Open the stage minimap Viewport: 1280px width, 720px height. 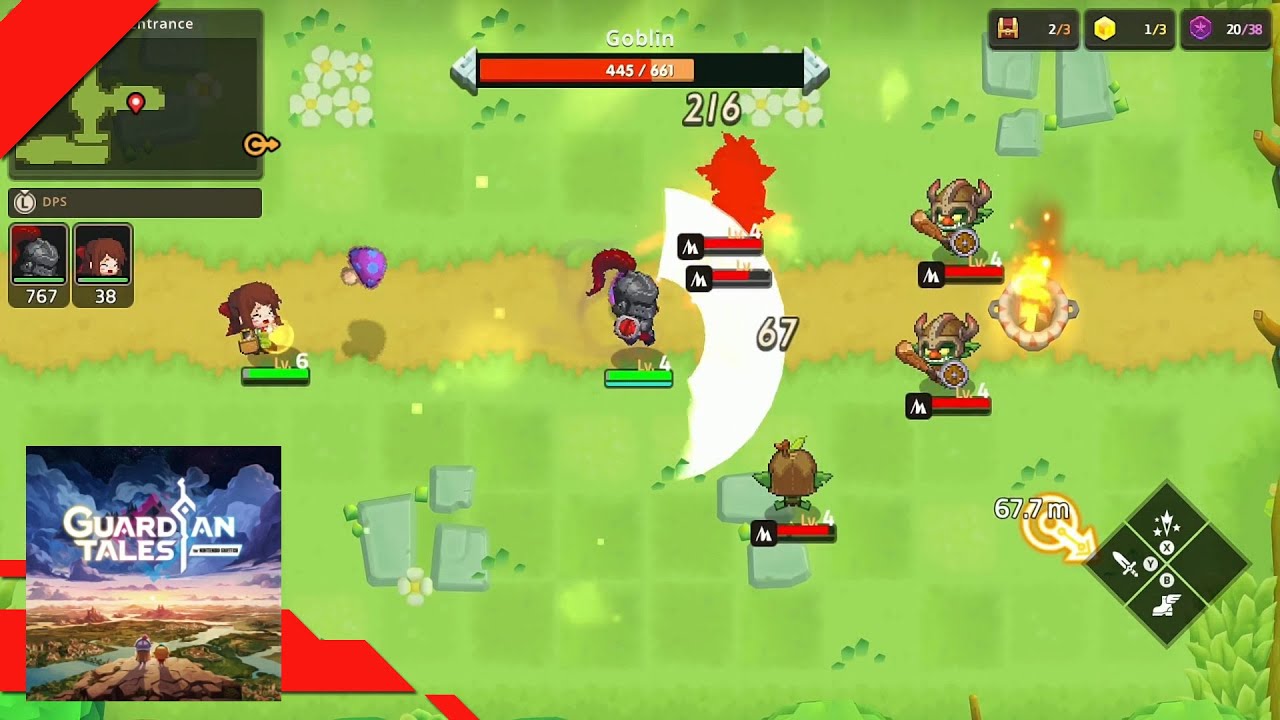(135, 101)
